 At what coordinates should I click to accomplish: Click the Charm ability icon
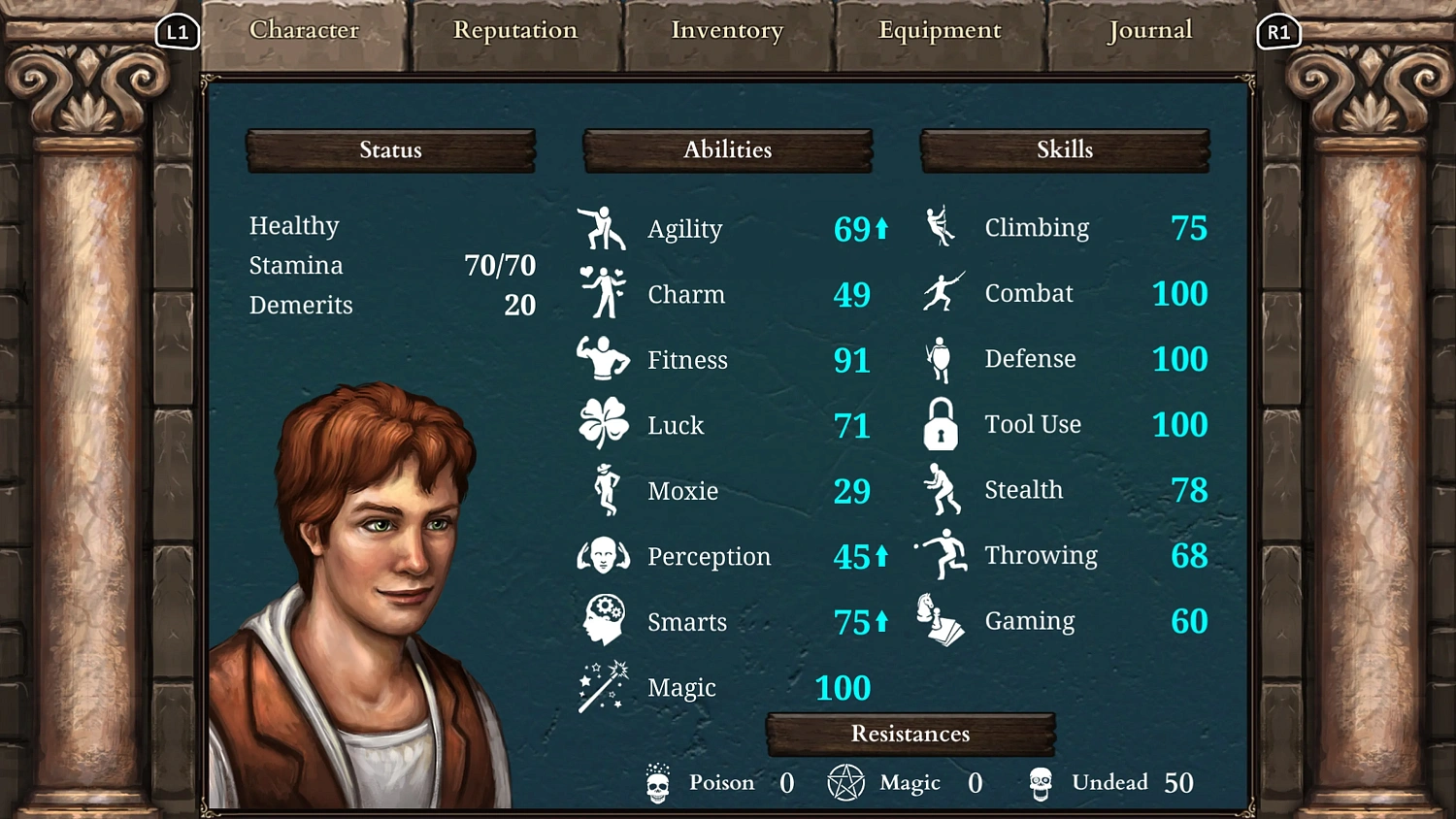pos(603,291)
